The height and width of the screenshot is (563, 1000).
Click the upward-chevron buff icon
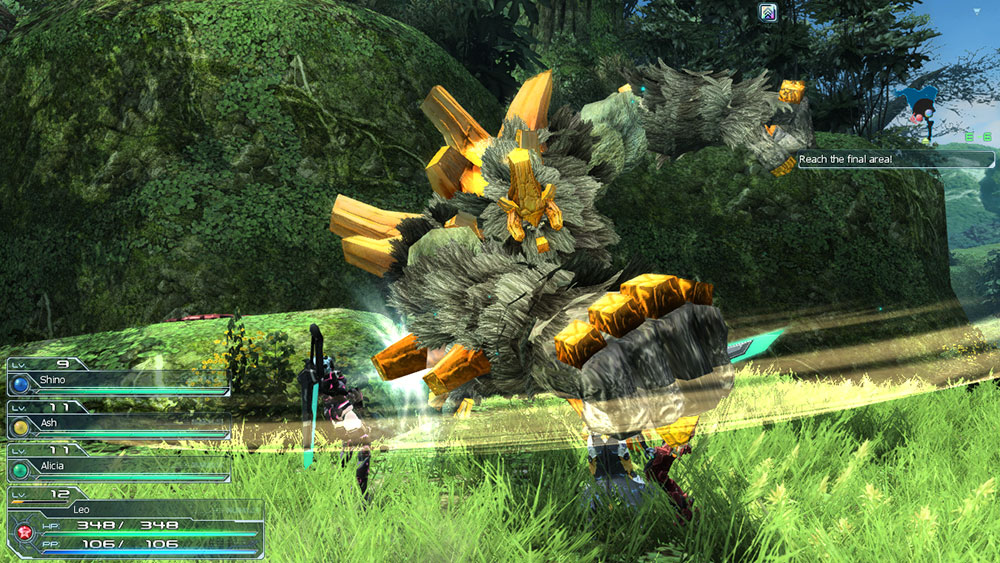pos(768,12)
